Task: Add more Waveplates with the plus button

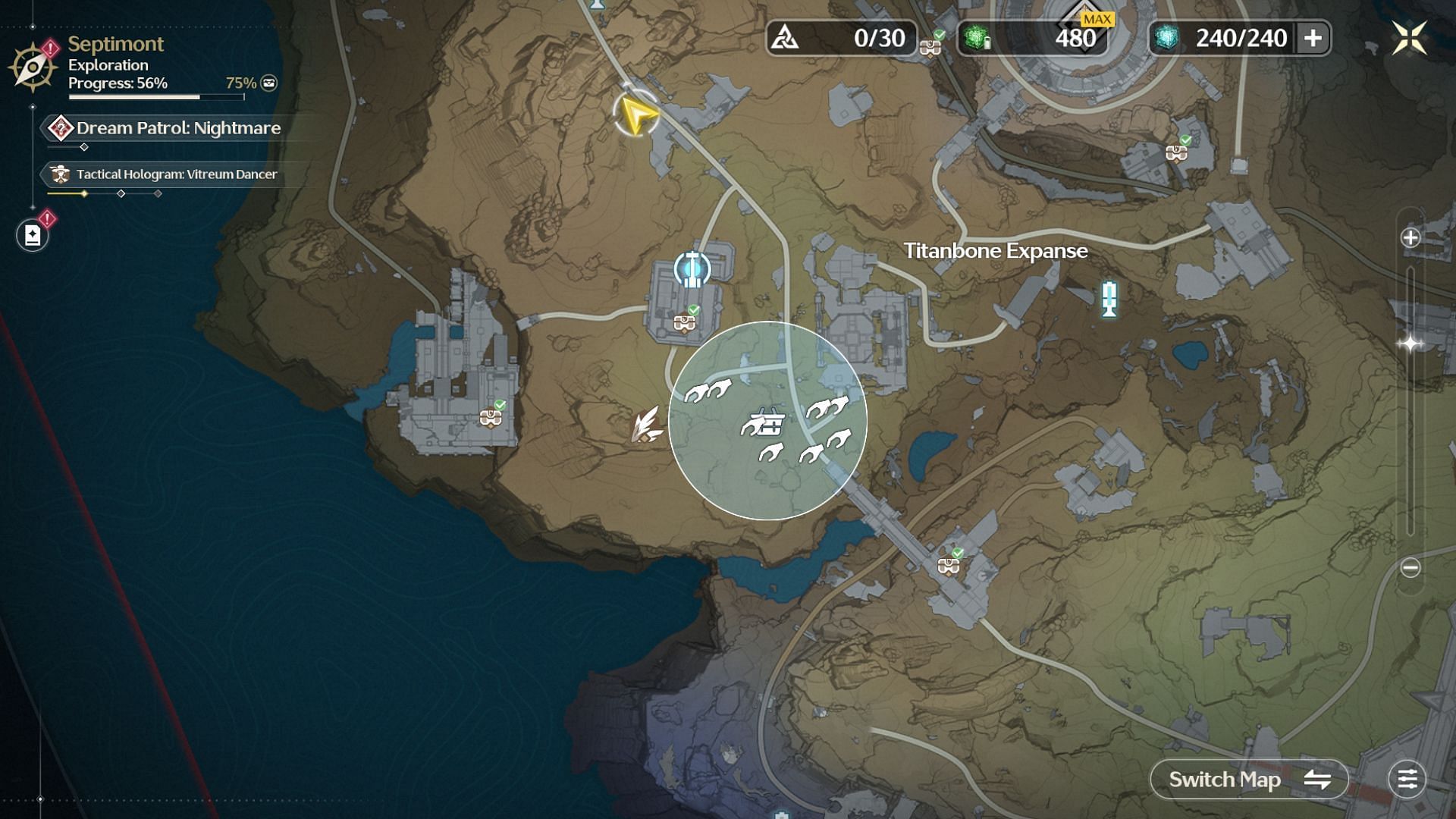Action: point(1313,38)
